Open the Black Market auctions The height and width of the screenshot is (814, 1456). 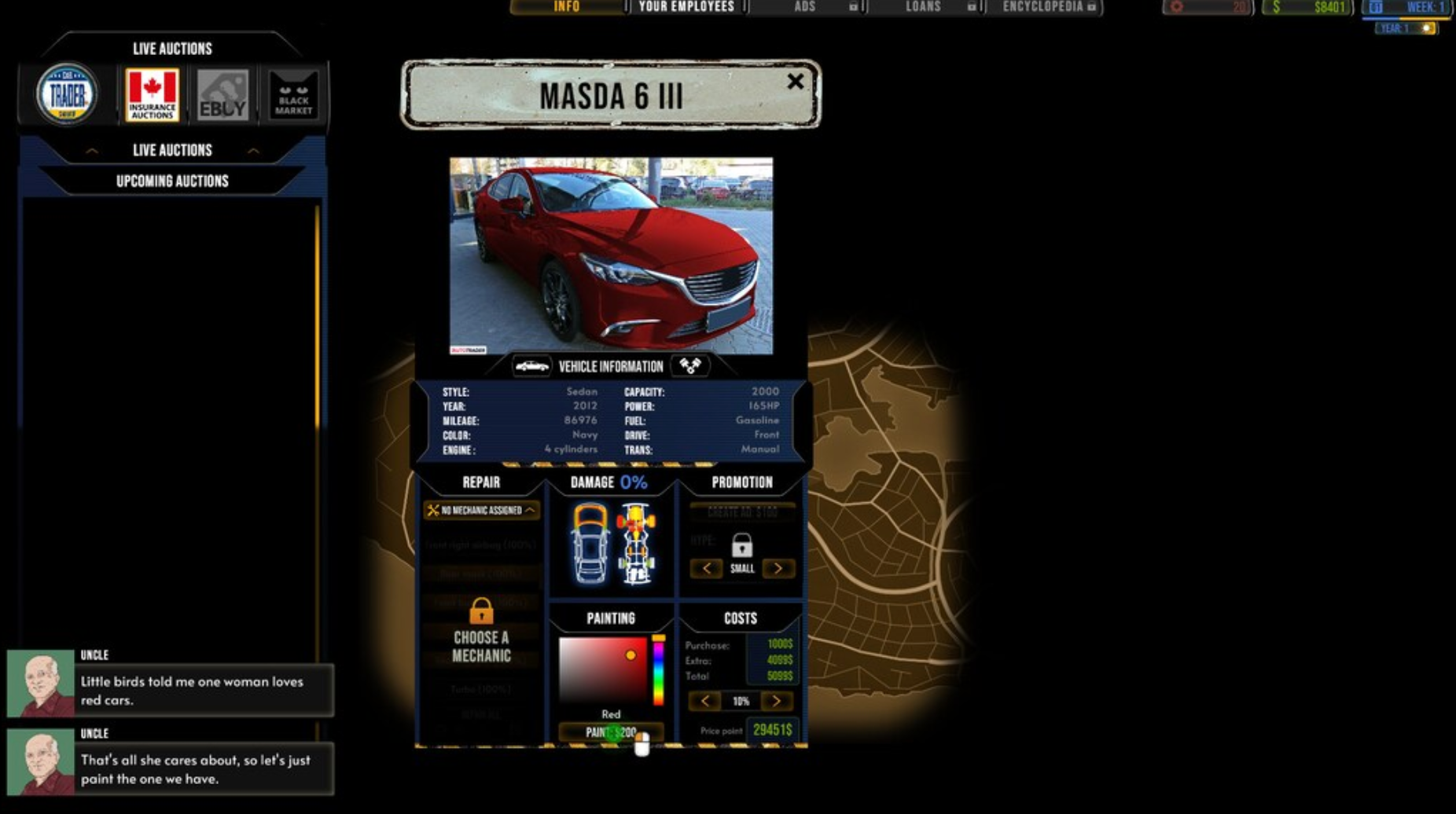(x=291, y=93)
